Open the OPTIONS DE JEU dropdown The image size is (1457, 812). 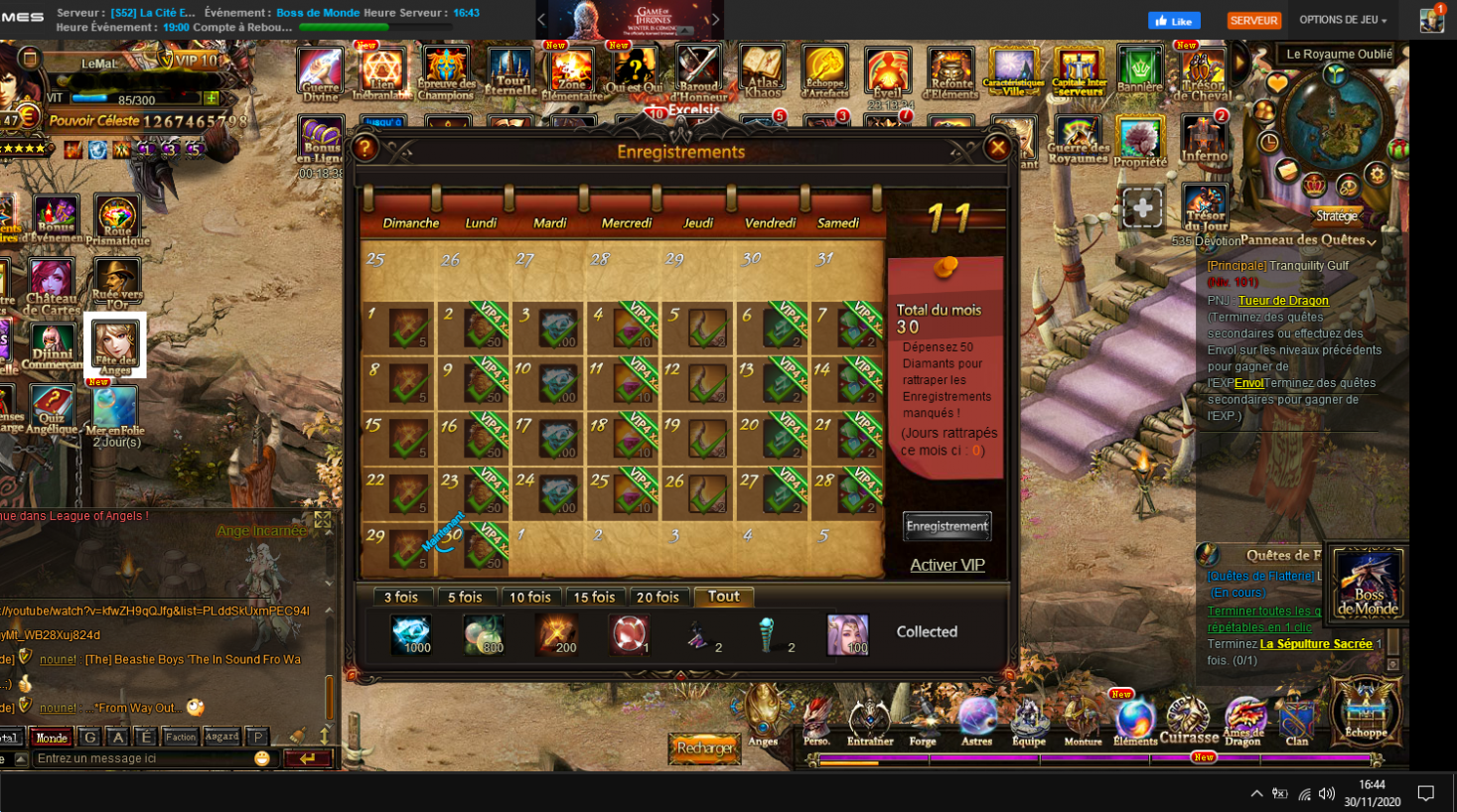coord(1343,20)
